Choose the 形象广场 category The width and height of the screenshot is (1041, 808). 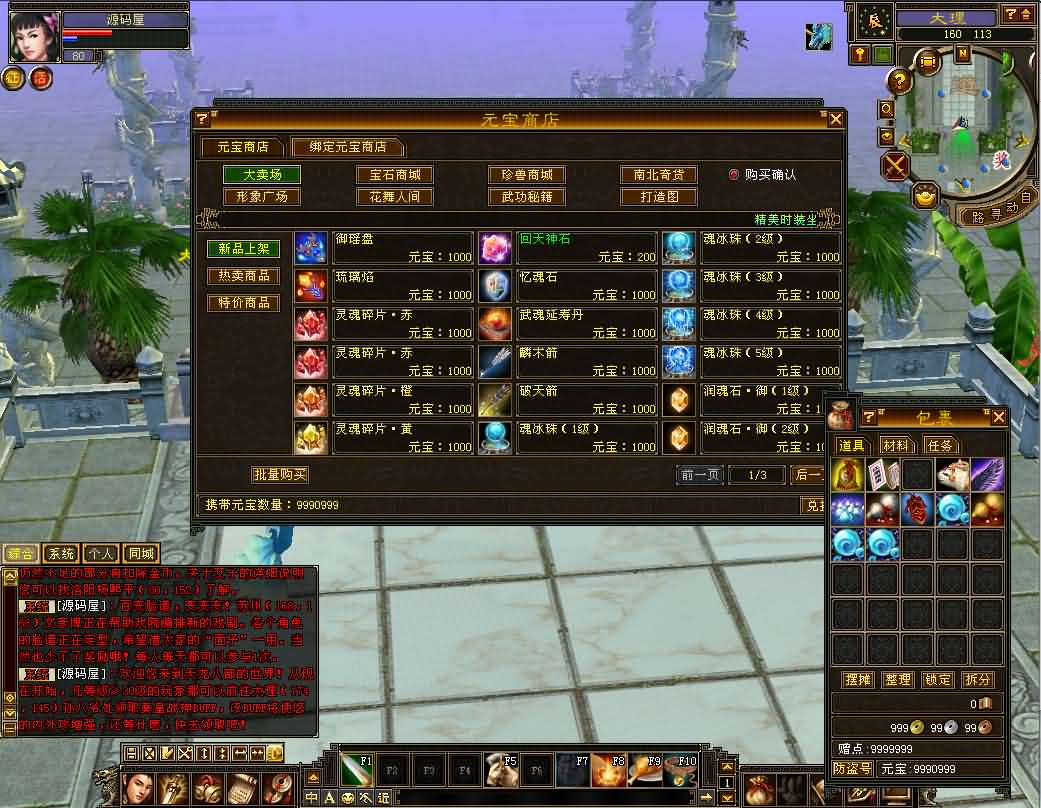(262, 197)
